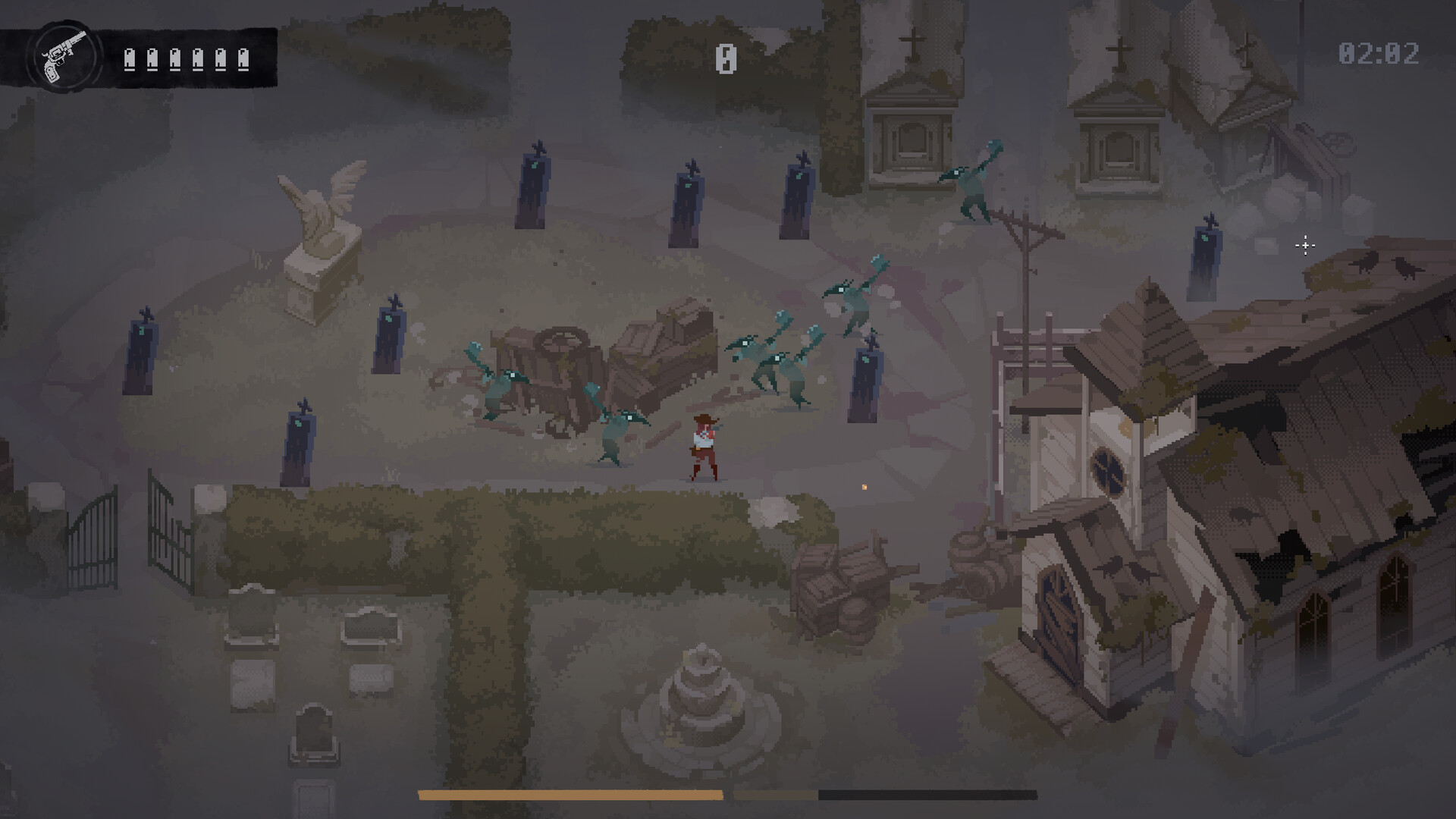The width and height of the screenshot is (1456, 819).
Task: Click the kill counter showing 0 at top center
Action: 725,59
